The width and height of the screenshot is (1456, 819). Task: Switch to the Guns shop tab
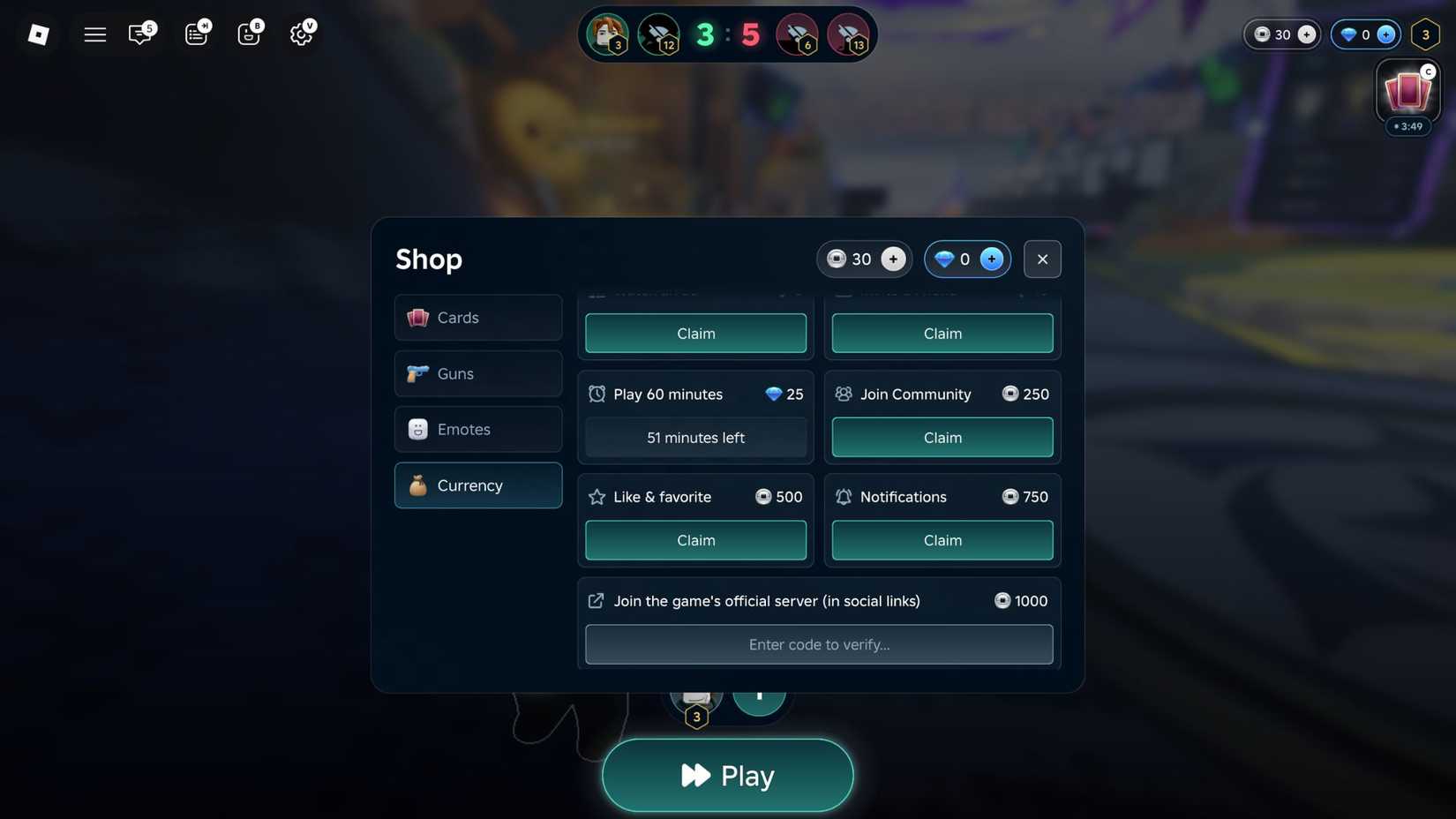point(477,373)
